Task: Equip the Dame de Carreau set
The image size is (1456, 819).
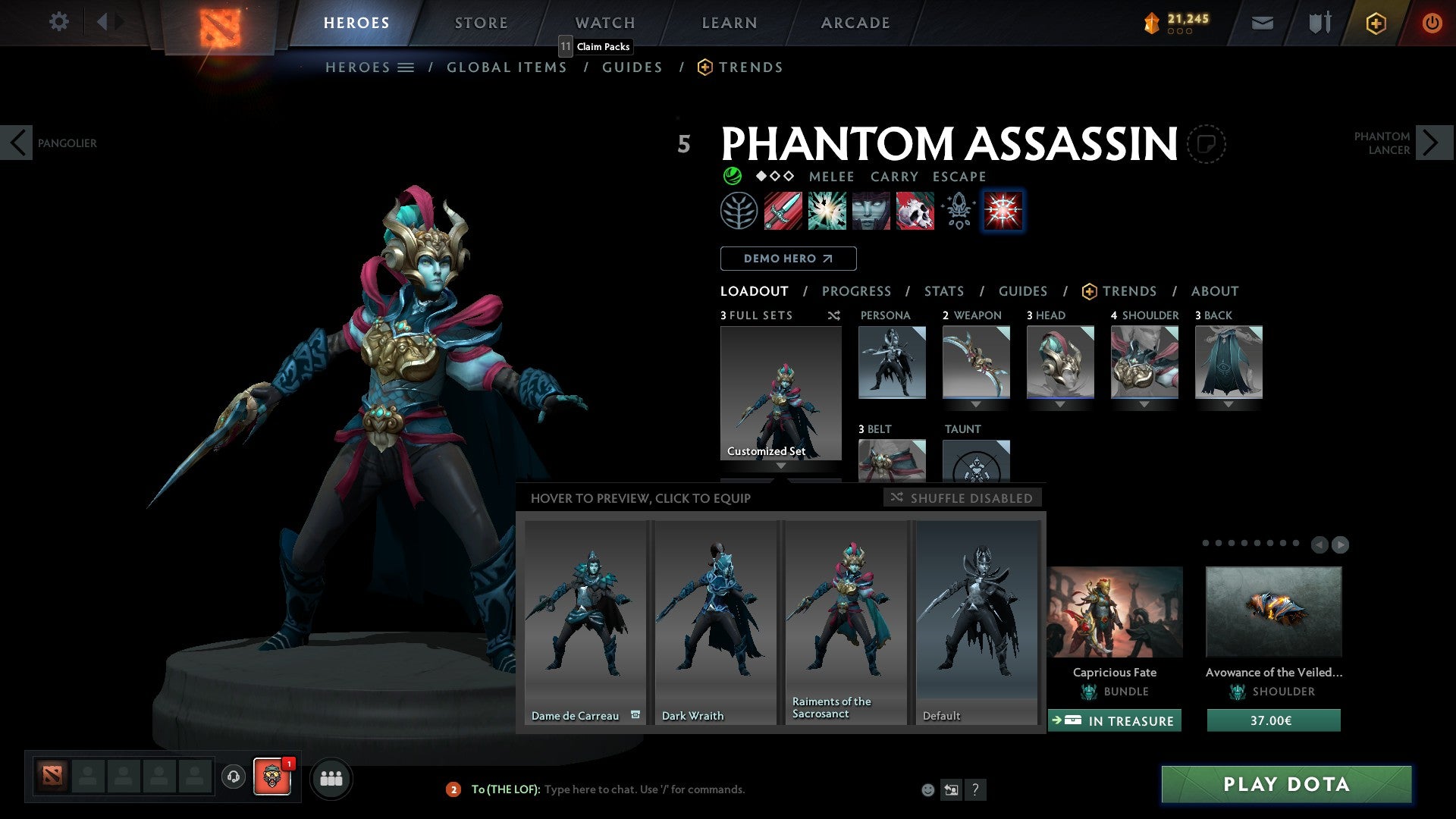Action: [x=585, y=622]
